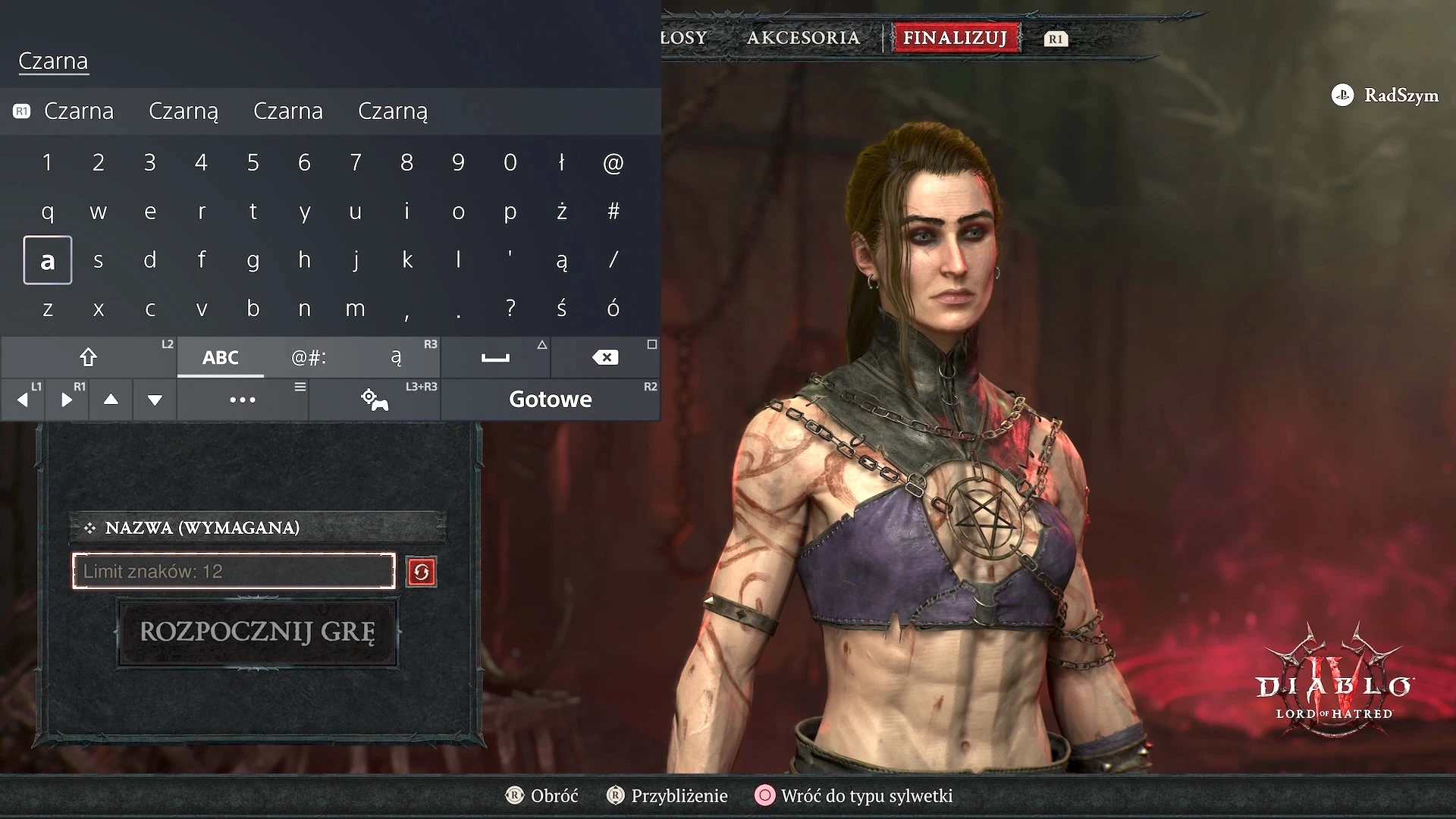Switch to the ABC keyboard layout
This screenshot has width=1456, height=819.
221,357
